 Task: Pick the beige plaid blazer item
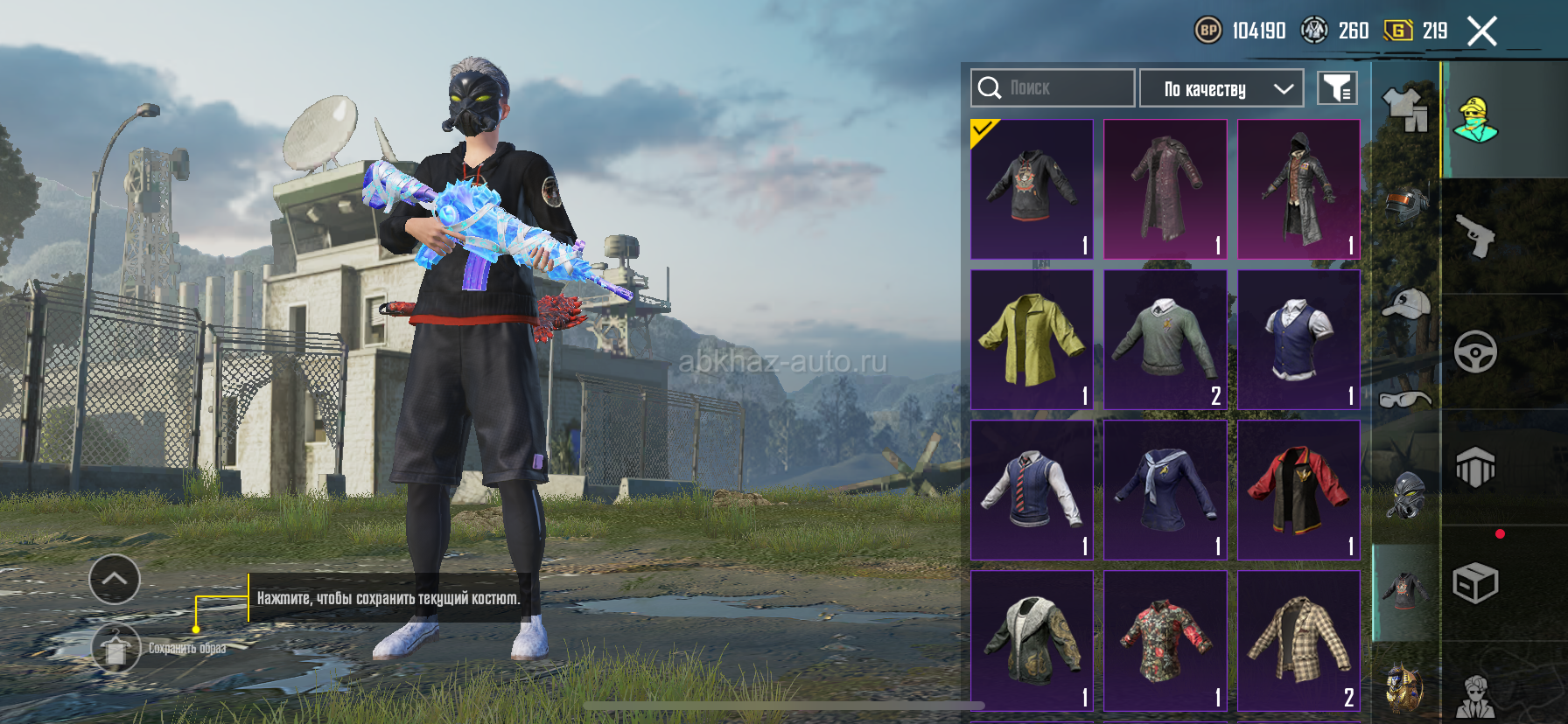[x=1298, y=640]
